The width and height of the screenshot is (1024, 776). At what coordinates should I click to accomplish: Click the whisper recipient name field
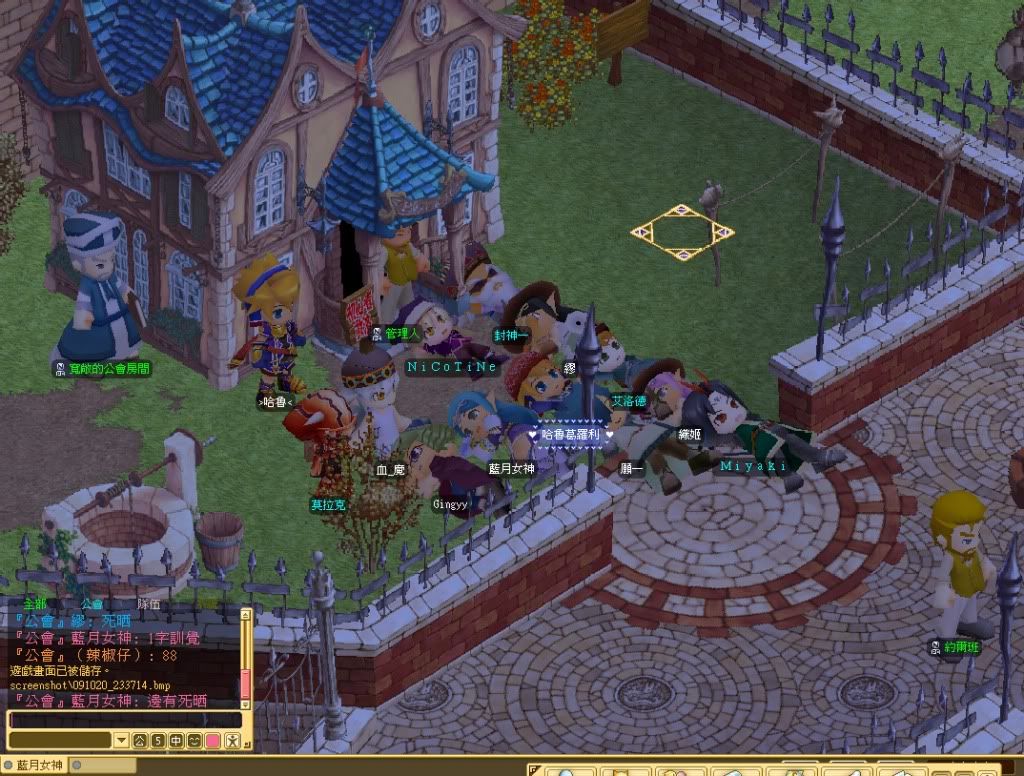[59, 741]
